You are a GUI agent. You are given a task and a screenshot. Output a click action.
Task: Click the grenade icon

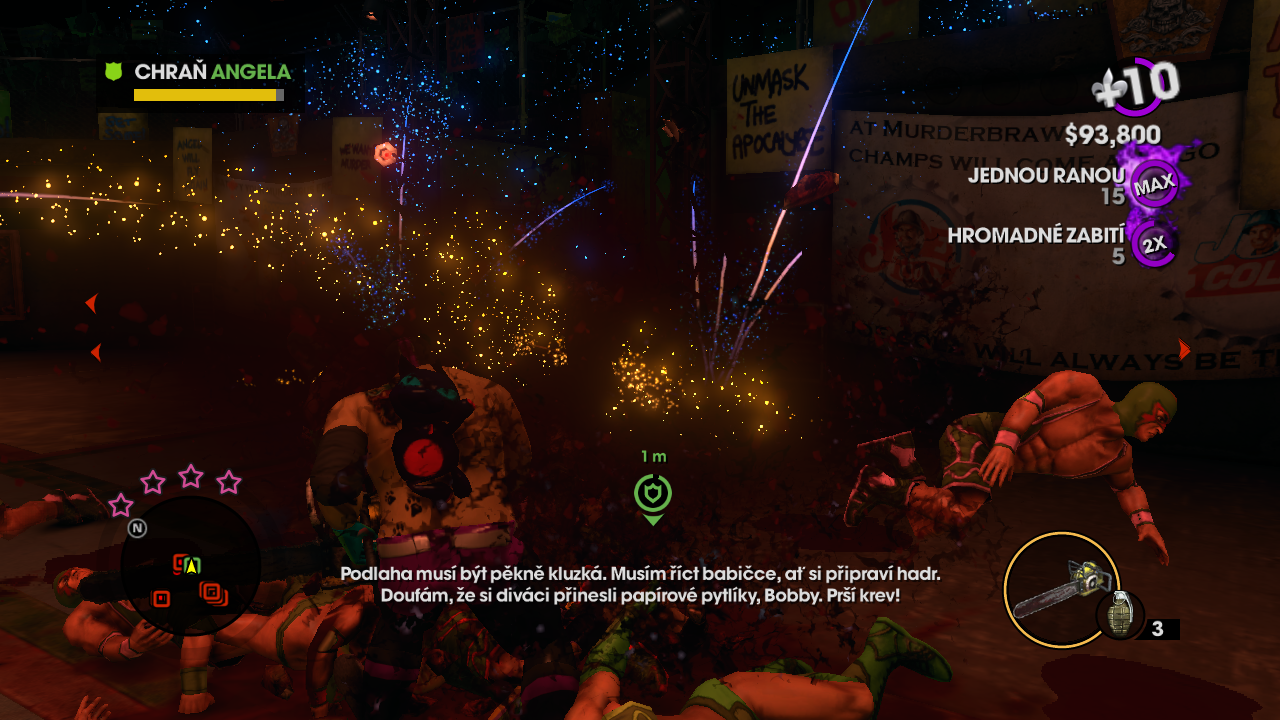click(1119, 615)
